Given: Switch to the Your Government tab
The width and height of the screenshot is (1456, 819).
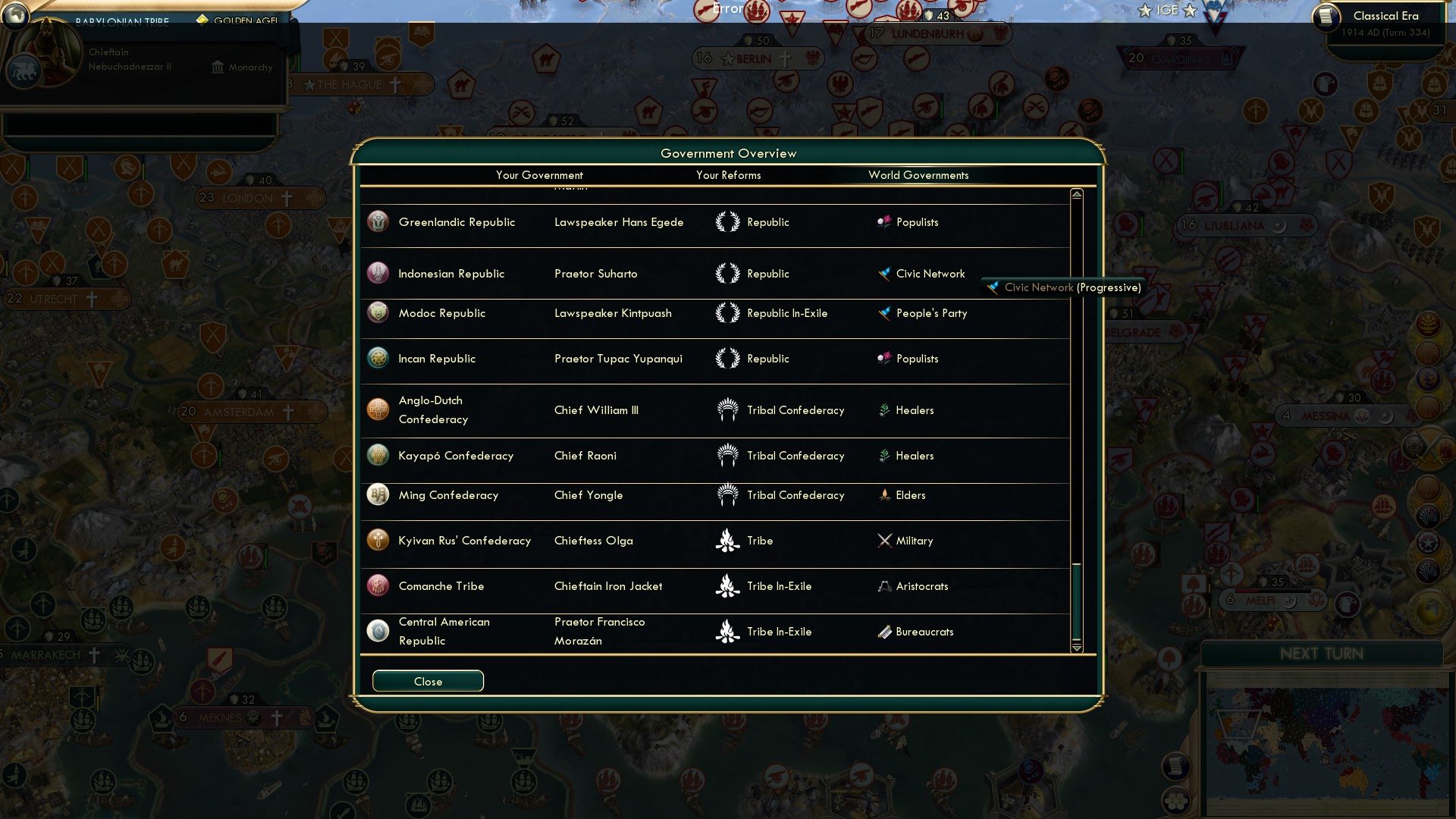Looking at the screenshot, I should point(539,175).
